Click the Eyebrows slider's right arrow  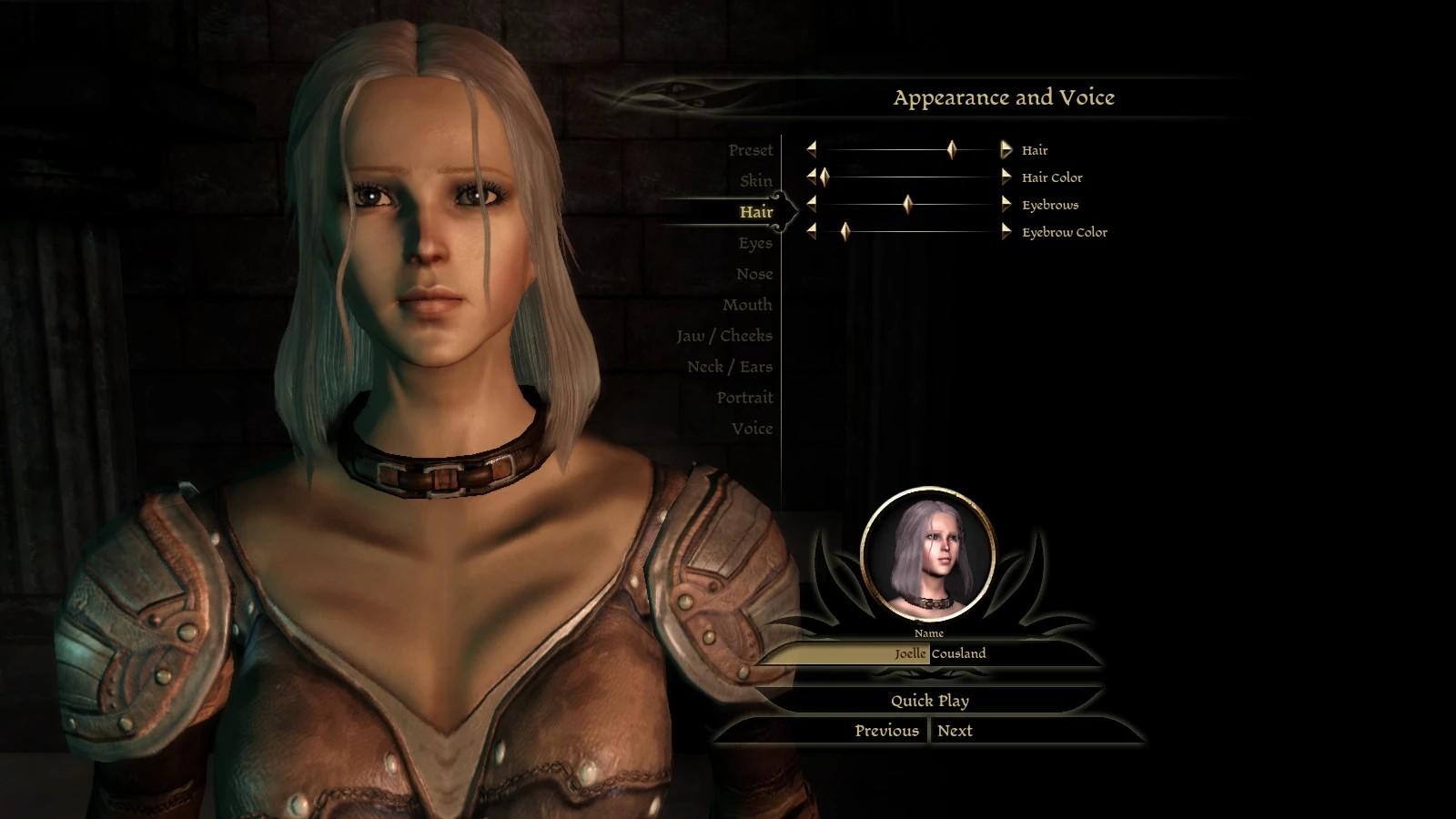point(1006,204)
